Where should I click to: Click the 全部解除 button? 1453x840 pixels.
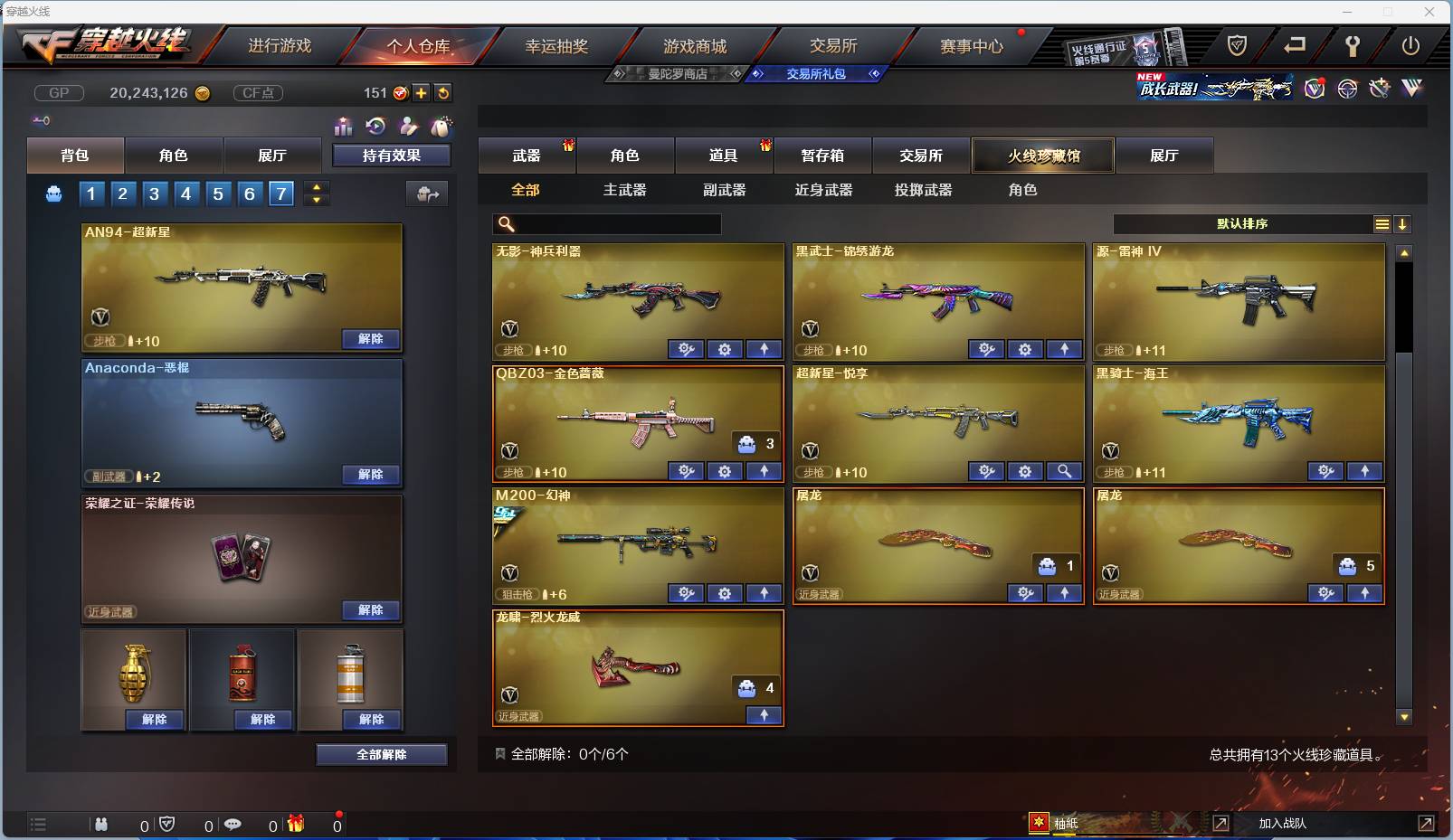(382, 754)
